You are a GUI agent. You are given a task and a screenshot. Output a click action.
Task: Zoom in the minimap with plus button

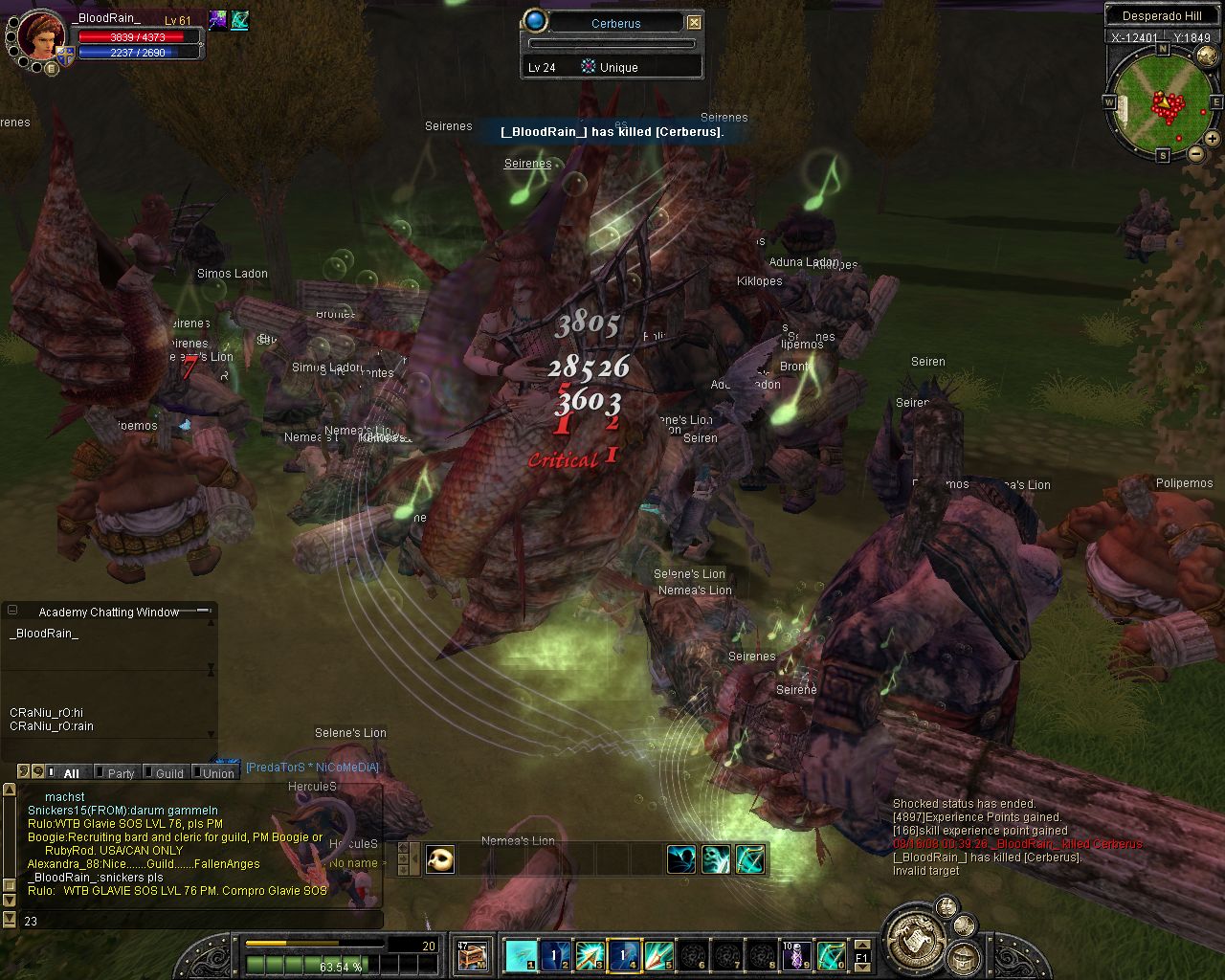tap(1212, 139)
